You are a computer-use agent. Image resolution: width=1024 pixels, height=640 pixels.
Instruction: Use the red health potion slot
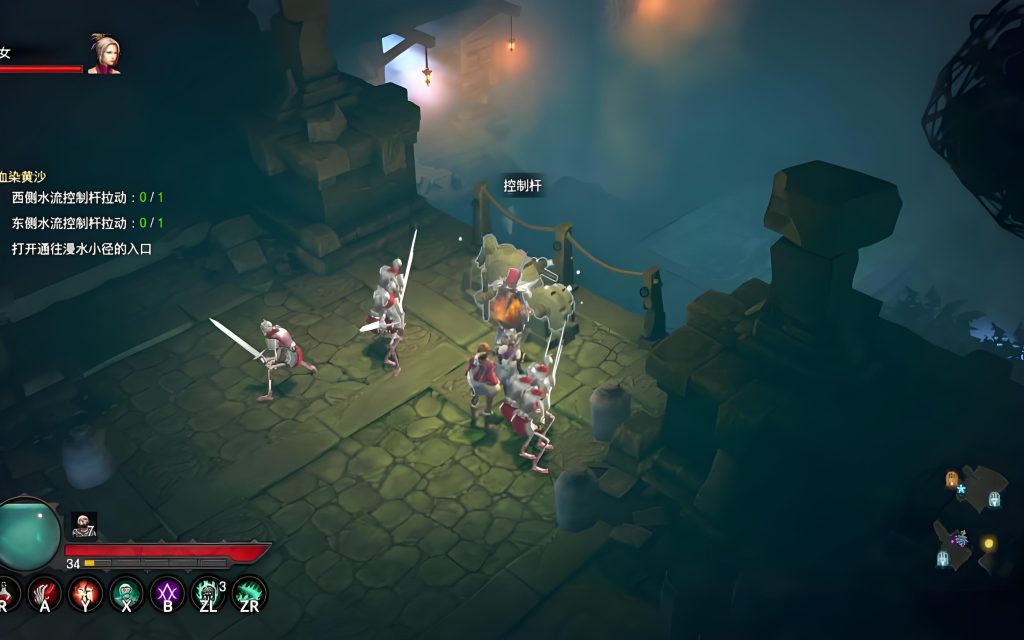(6, 594)
